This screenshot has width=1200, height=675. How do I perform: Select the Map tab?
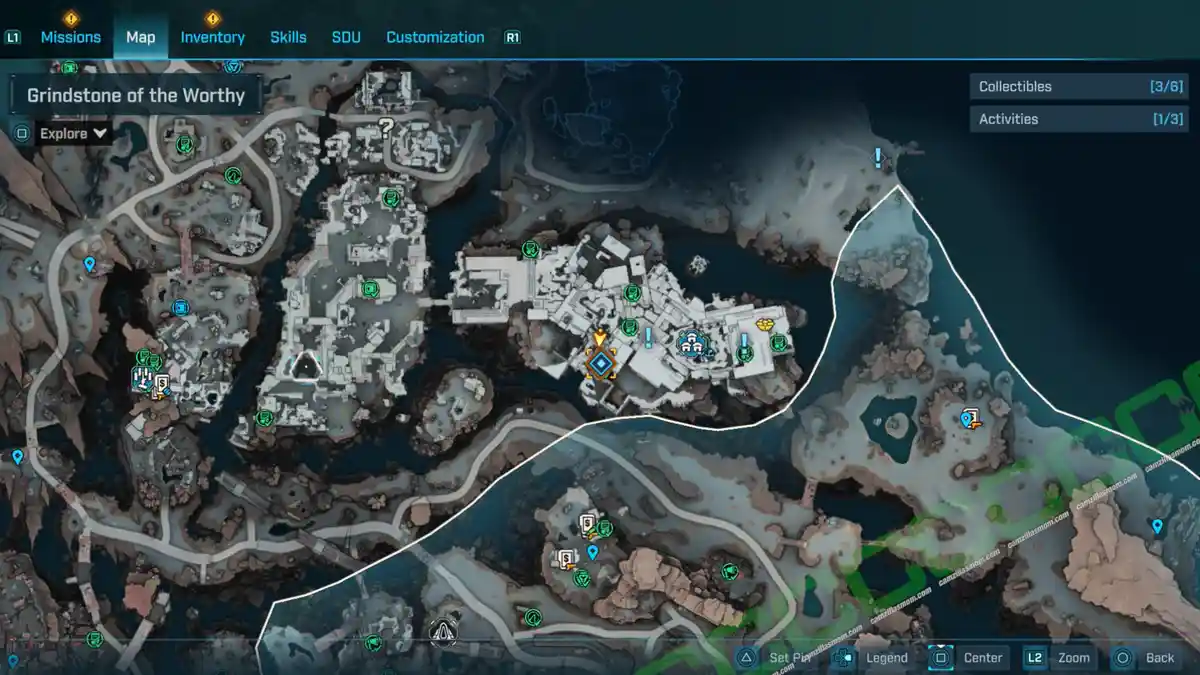pos(140,37)
